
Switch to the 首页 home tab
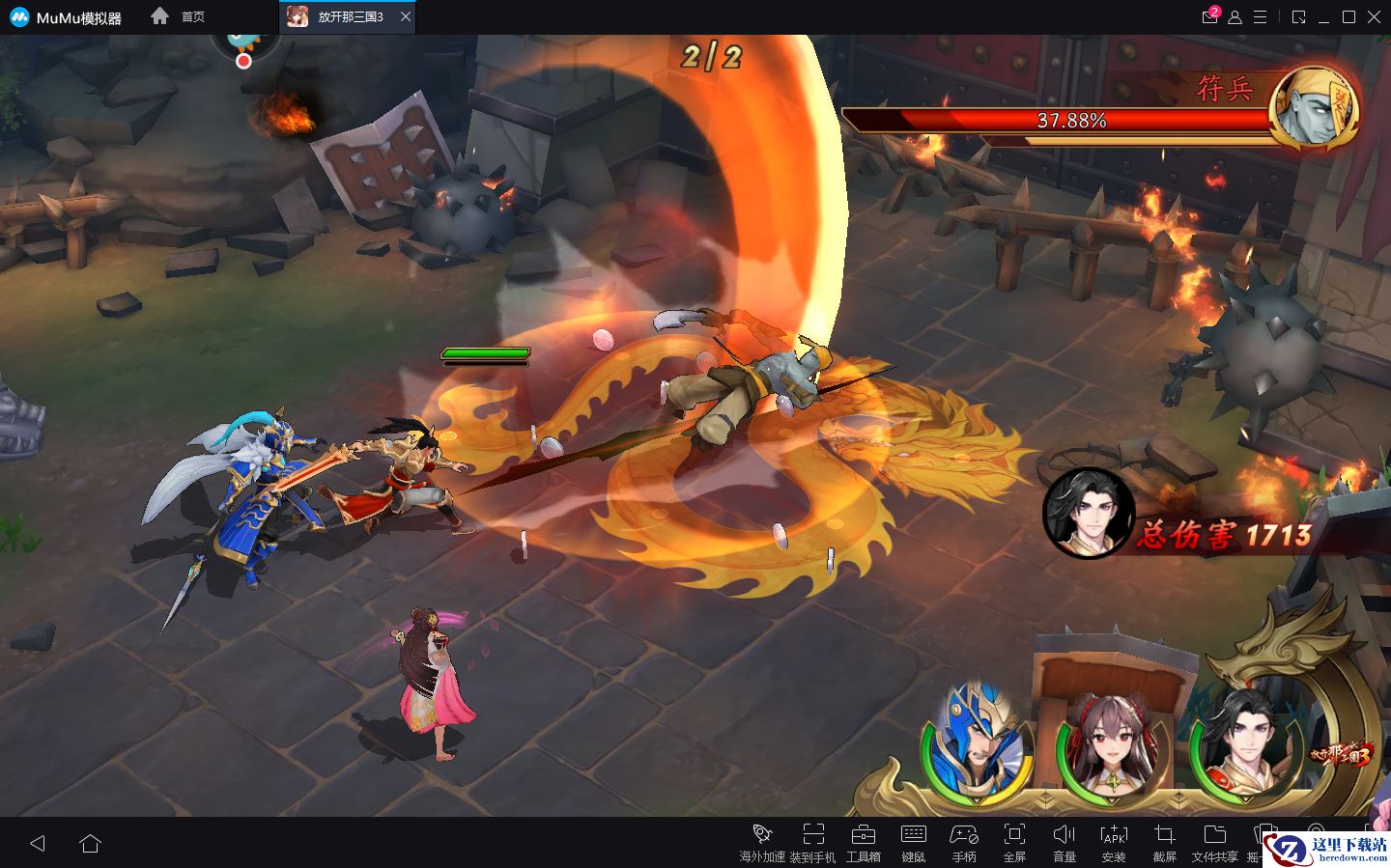(180, 16)
